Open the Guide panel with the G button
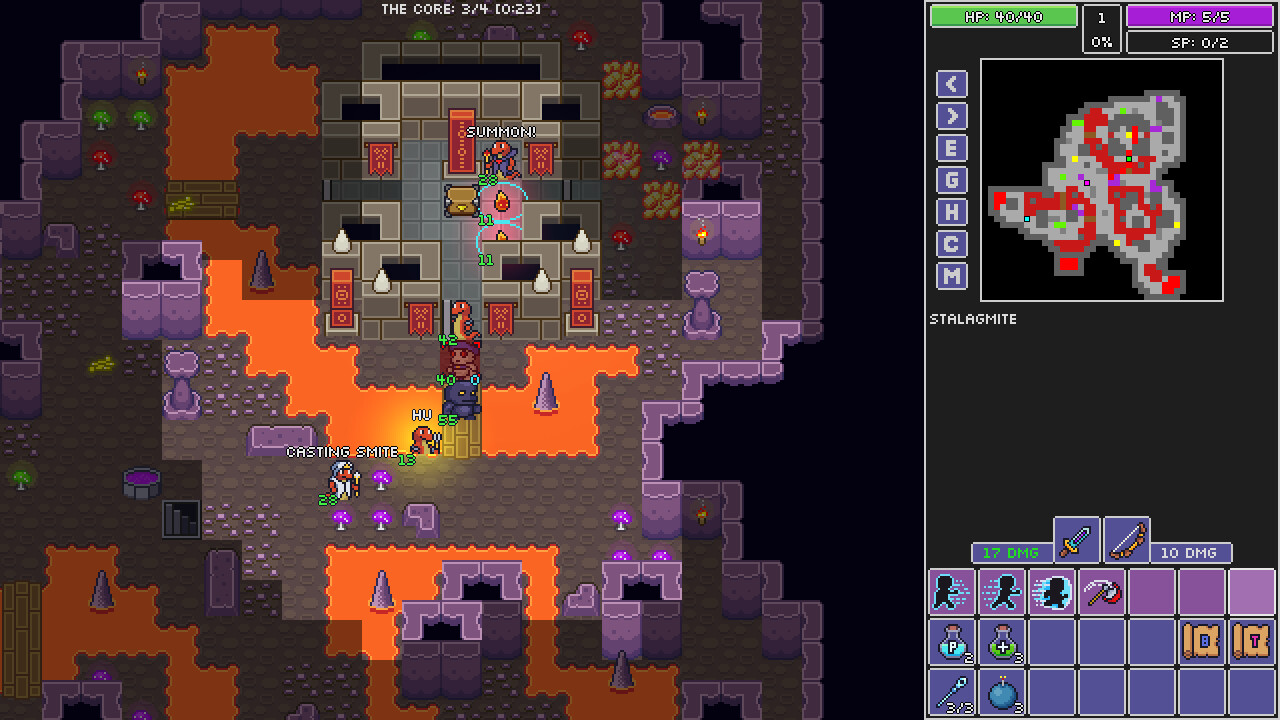1280x720 pixels. point(951,180)
